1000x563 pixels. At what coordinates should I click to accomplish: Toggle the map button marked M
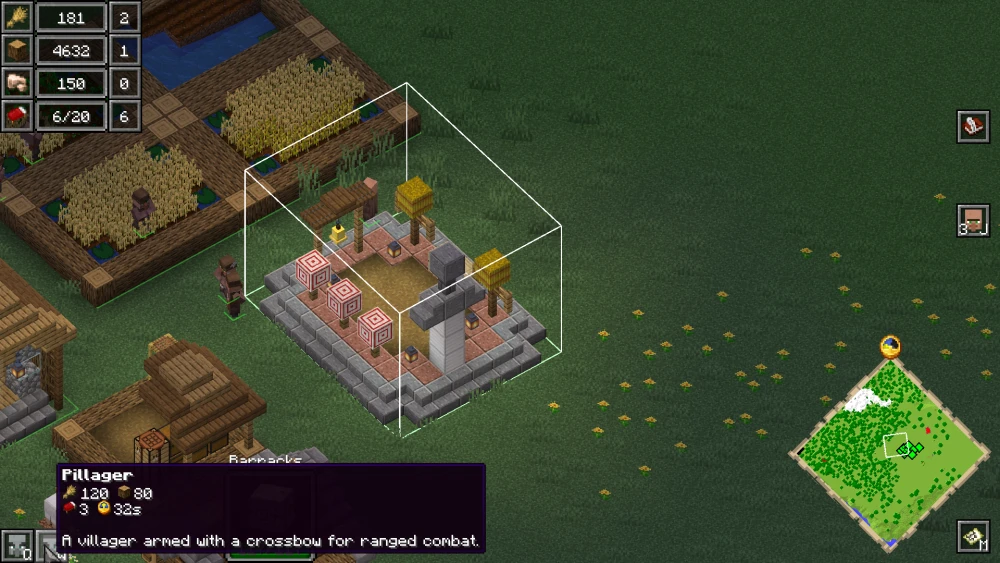[973, 537]
